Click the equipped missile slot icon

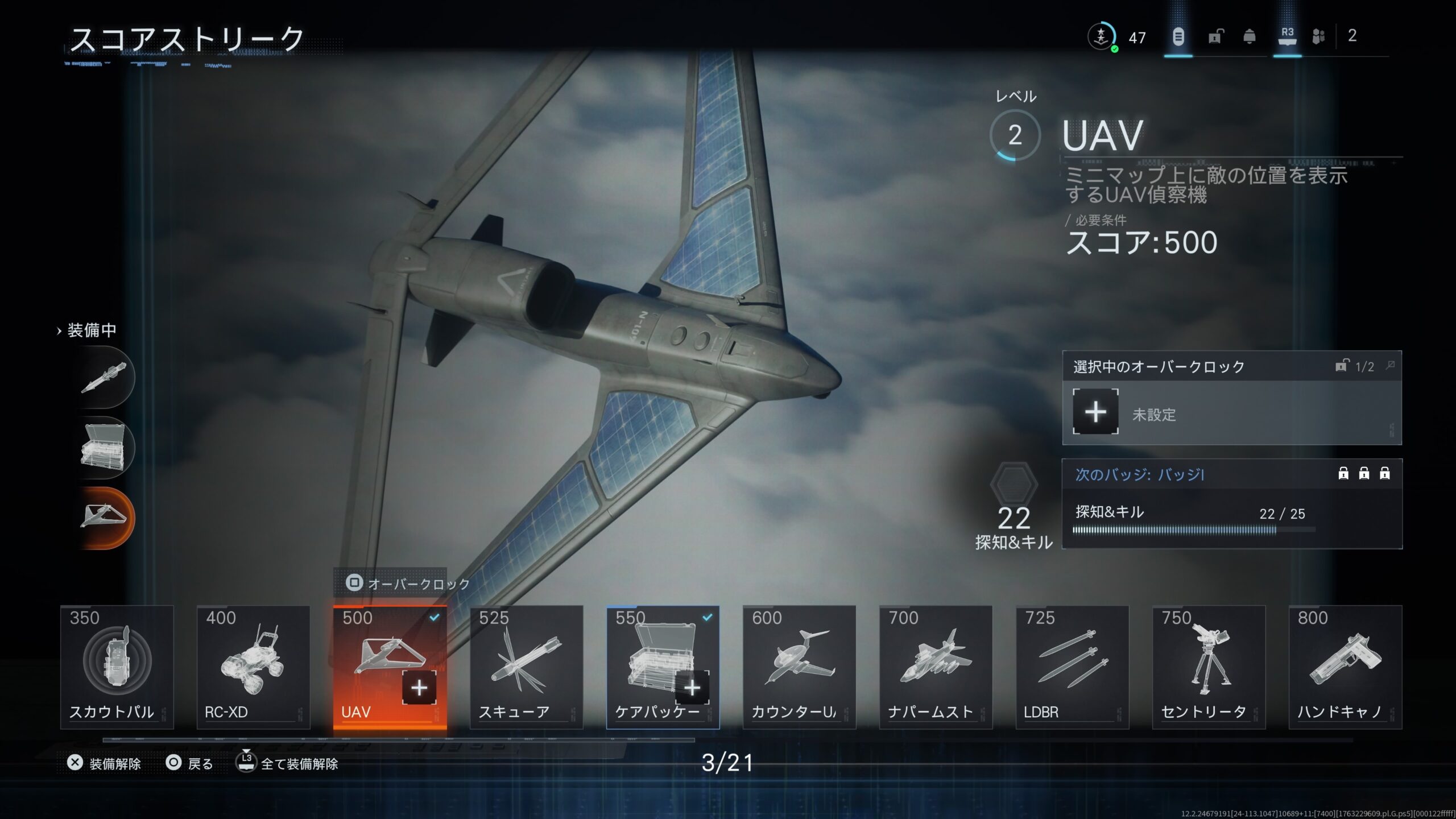click(105, 377)
